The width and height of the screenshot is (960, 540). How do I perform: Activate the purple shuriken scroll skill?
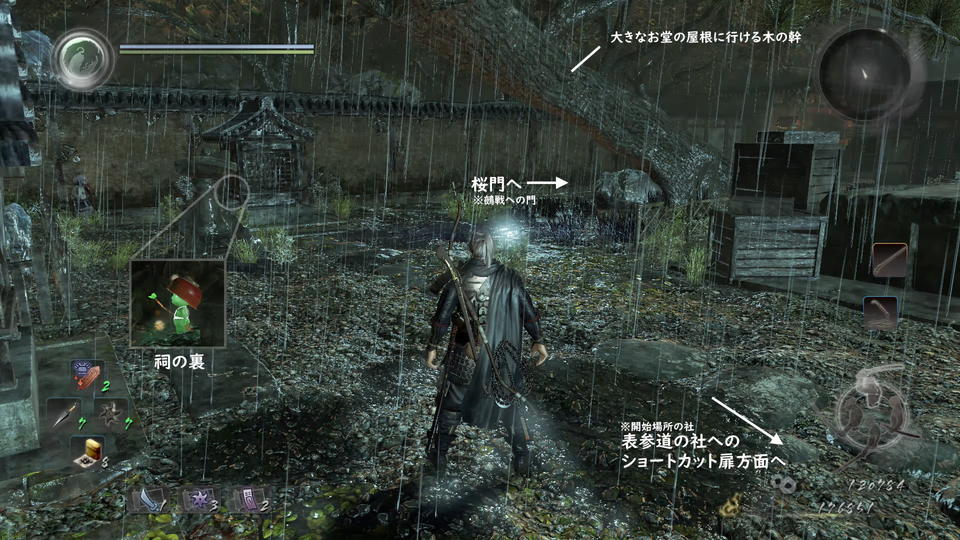[196, 499]
